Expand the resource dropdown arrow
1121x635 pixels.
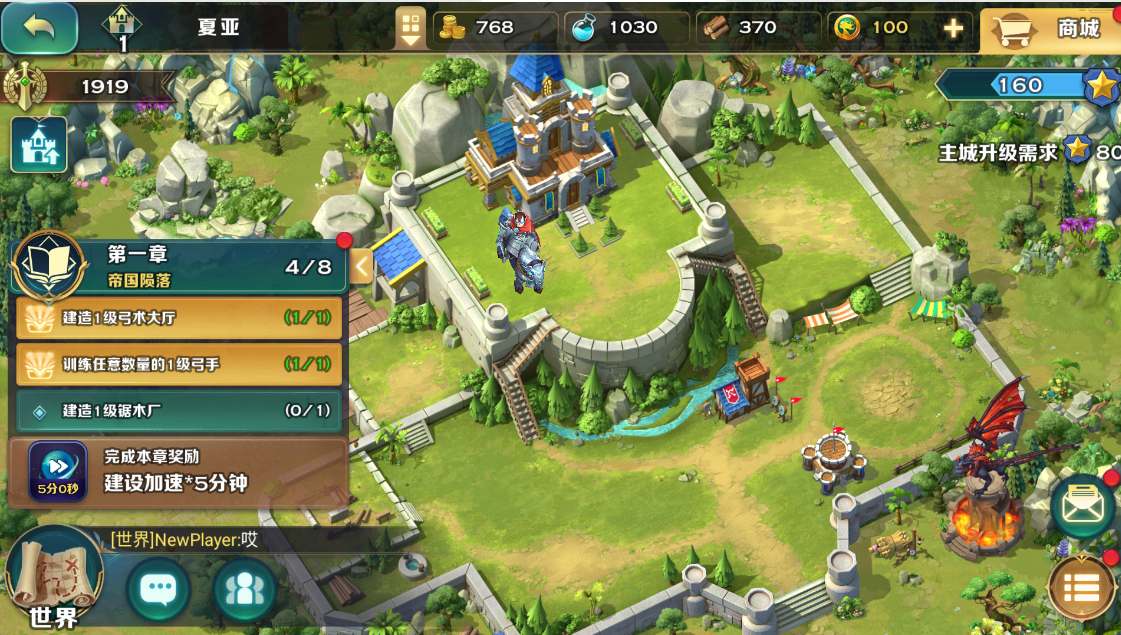(x=411, y=27)
